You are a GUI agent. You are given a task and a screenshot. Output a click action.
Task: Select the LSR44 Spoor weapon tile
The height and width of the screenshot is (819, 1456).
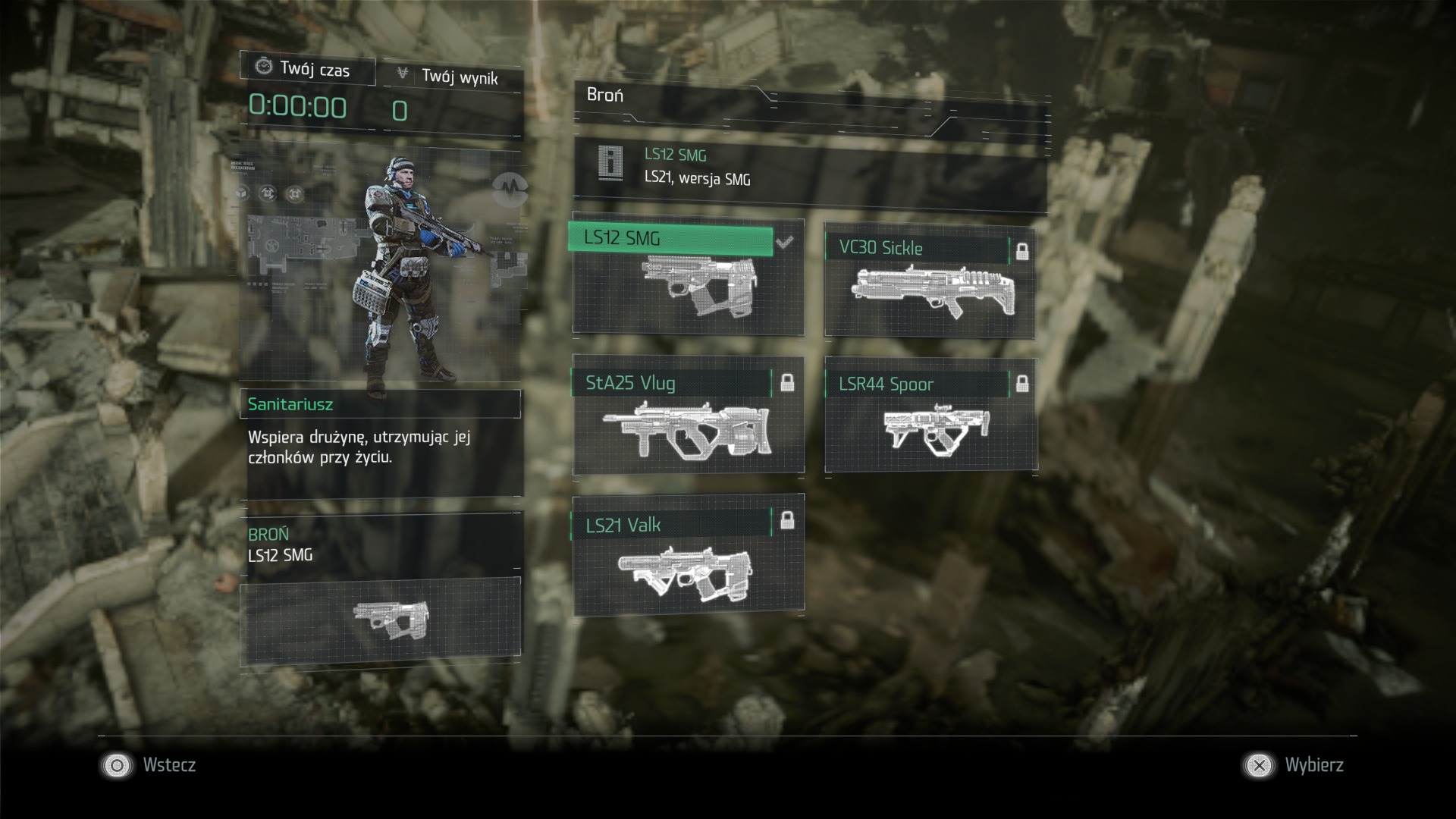930,417
